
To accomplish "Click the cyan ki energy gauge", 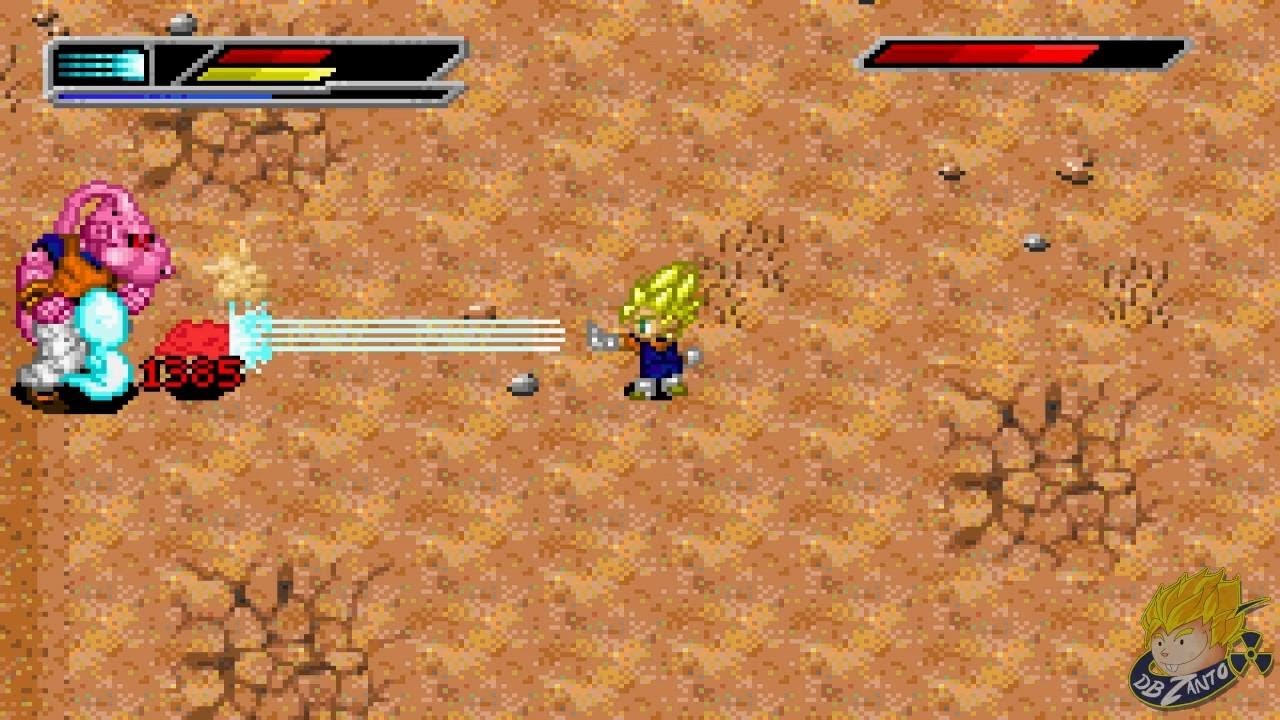I will click(100, 63).
